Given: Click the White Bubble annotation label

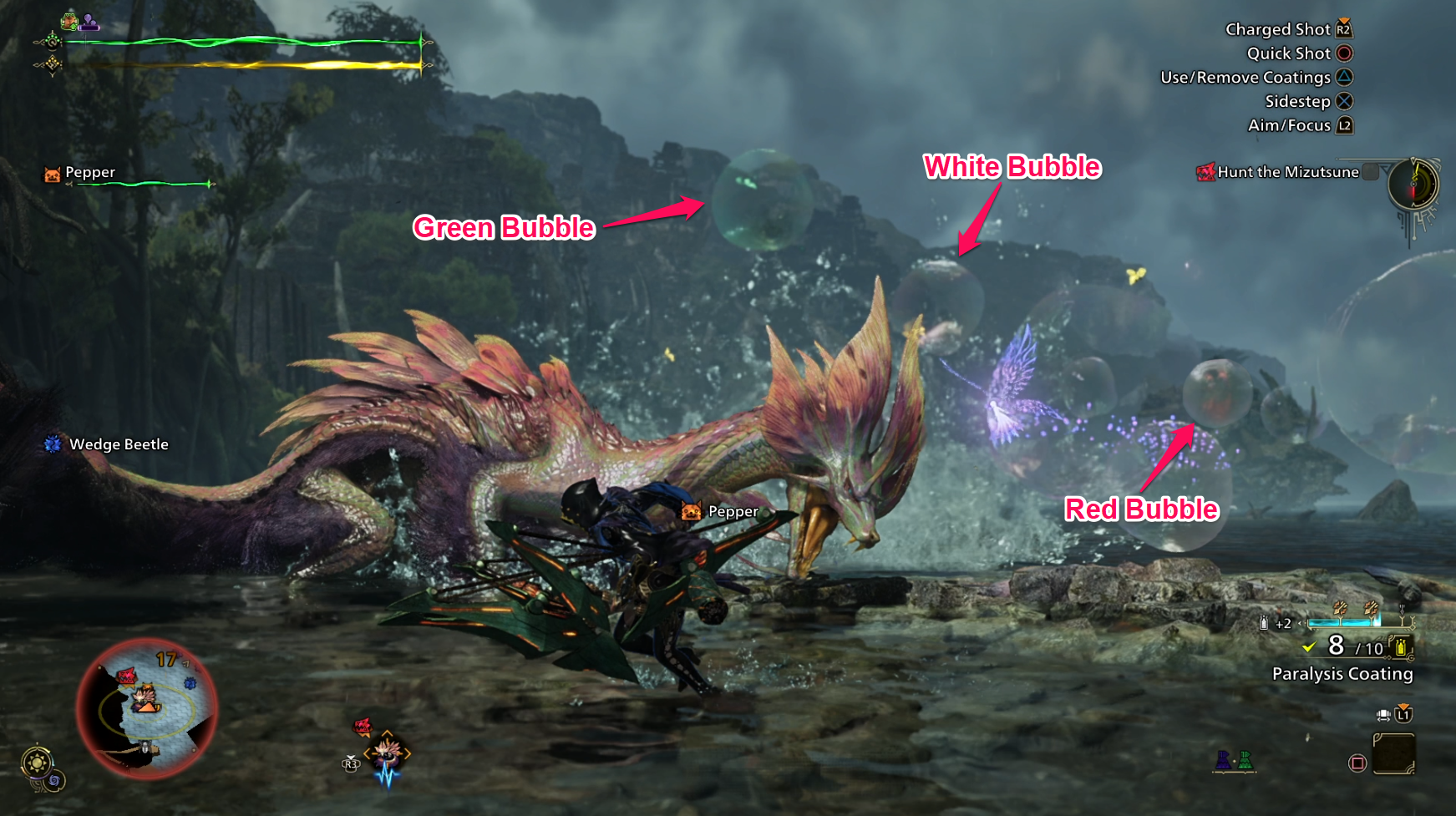Looking at the screenshot, I should pos(1013,167).
